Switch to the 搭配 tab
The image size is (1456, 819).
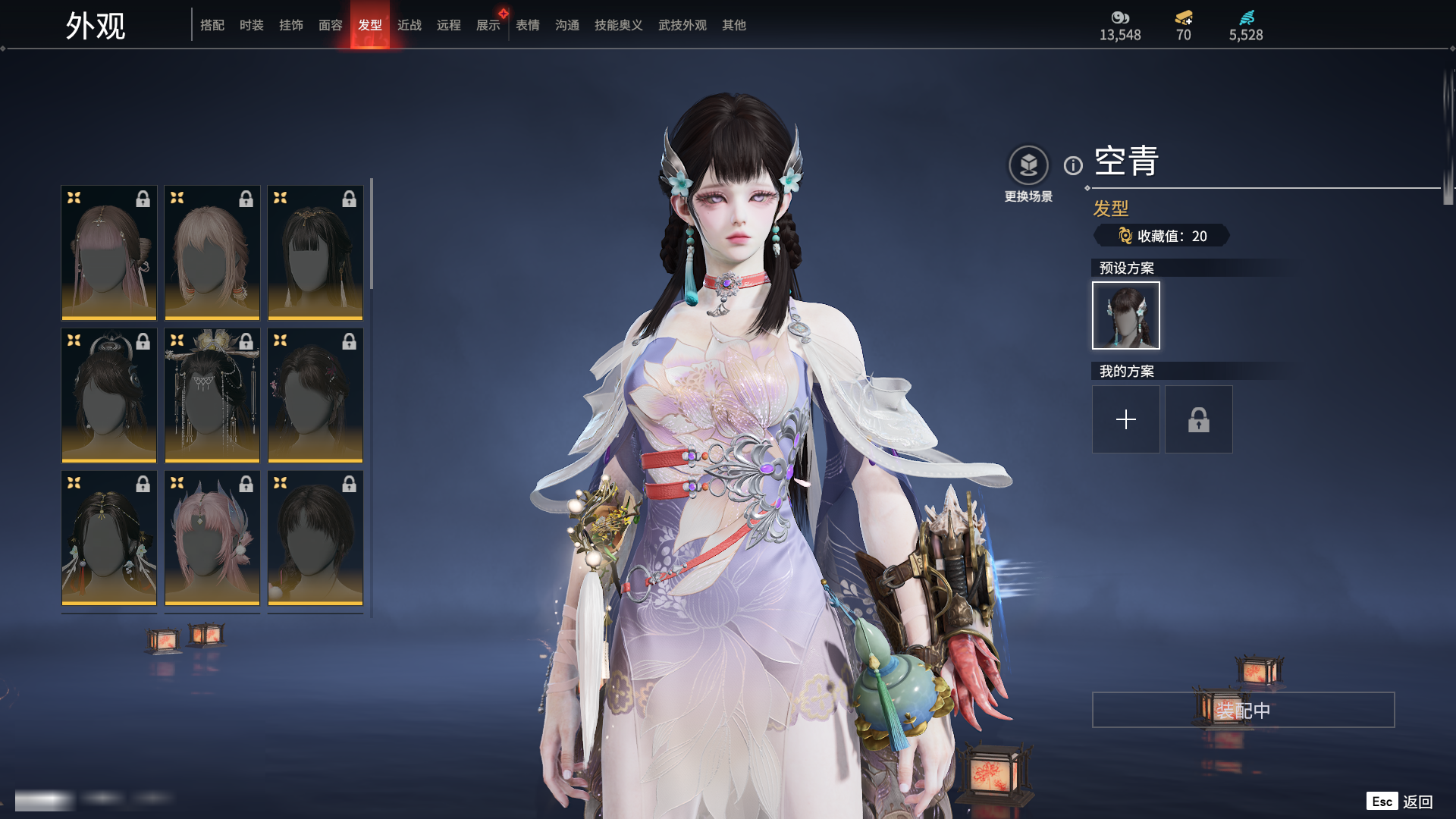pyautogui.click(x=212, y=25)
